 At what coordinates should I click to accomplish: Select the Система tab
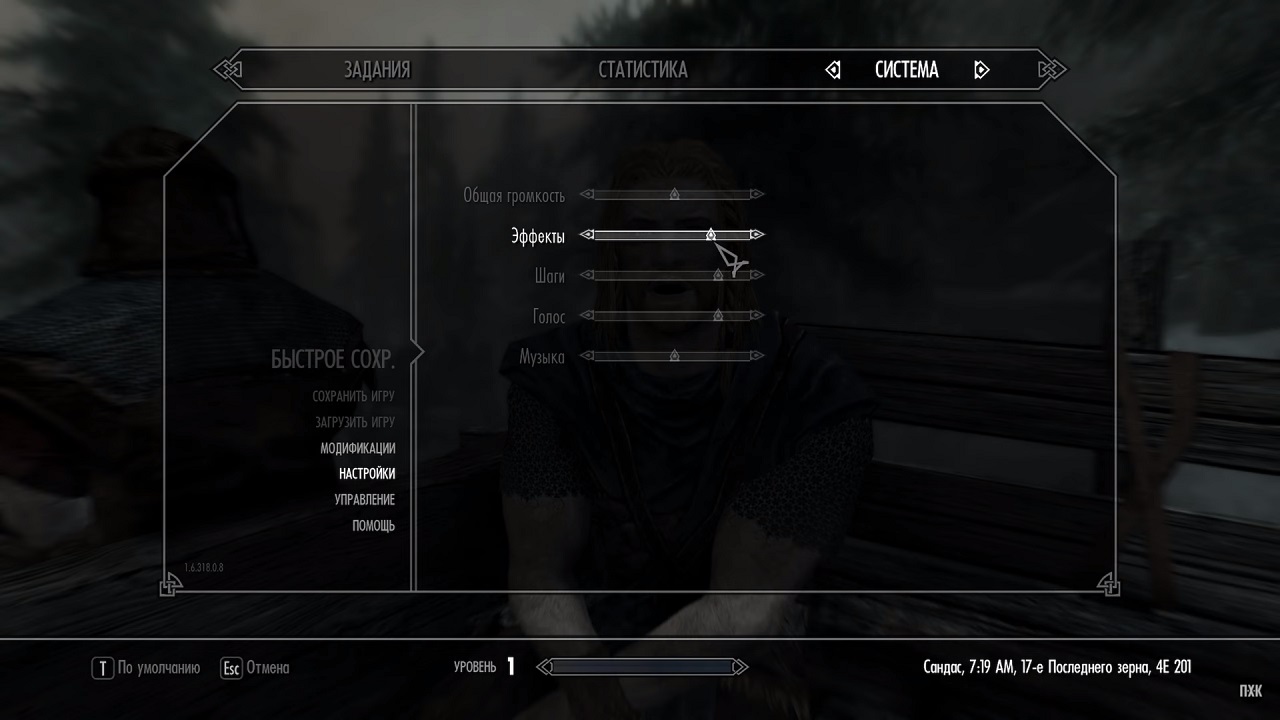coord(906,70)
